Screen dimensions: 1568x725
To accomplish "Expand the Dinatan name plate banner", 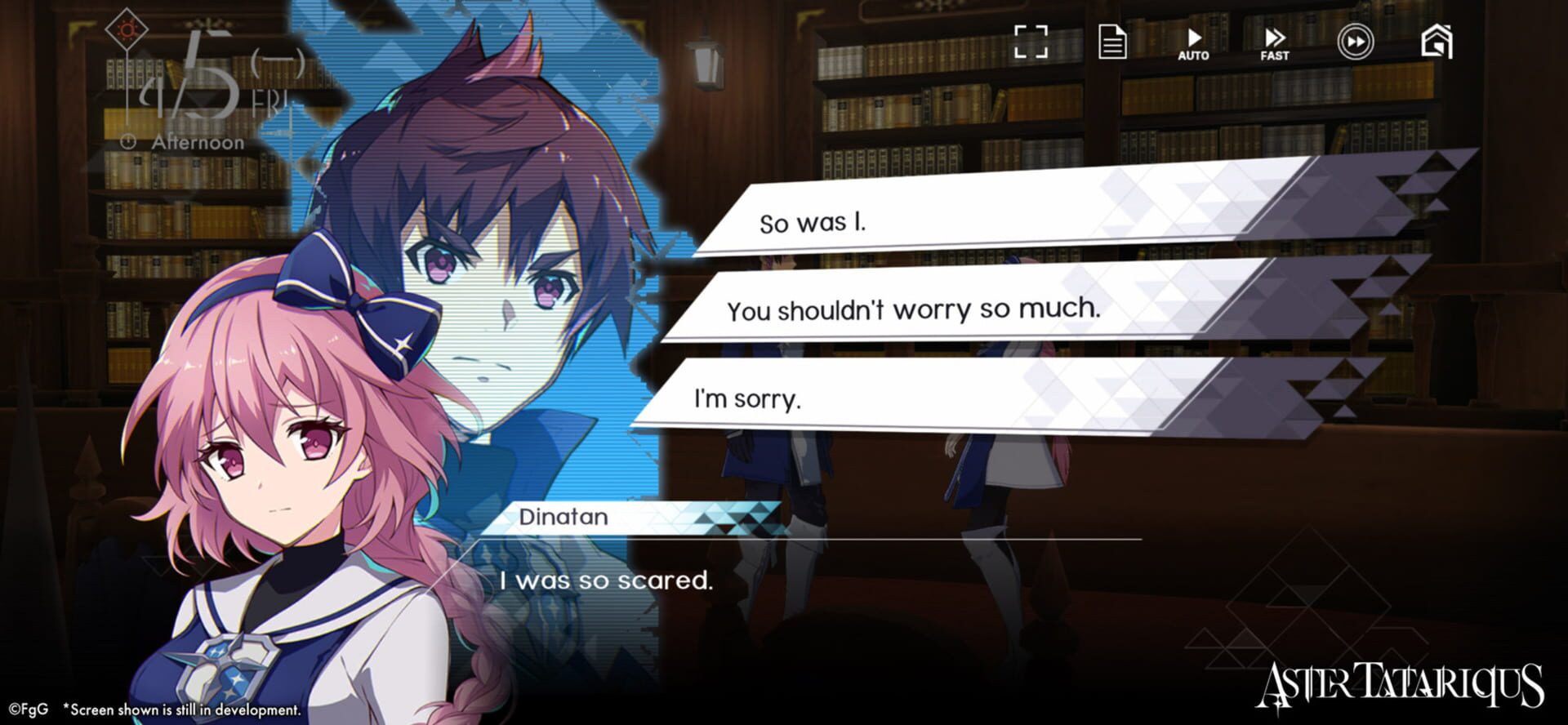I will (x=563, y=517).
